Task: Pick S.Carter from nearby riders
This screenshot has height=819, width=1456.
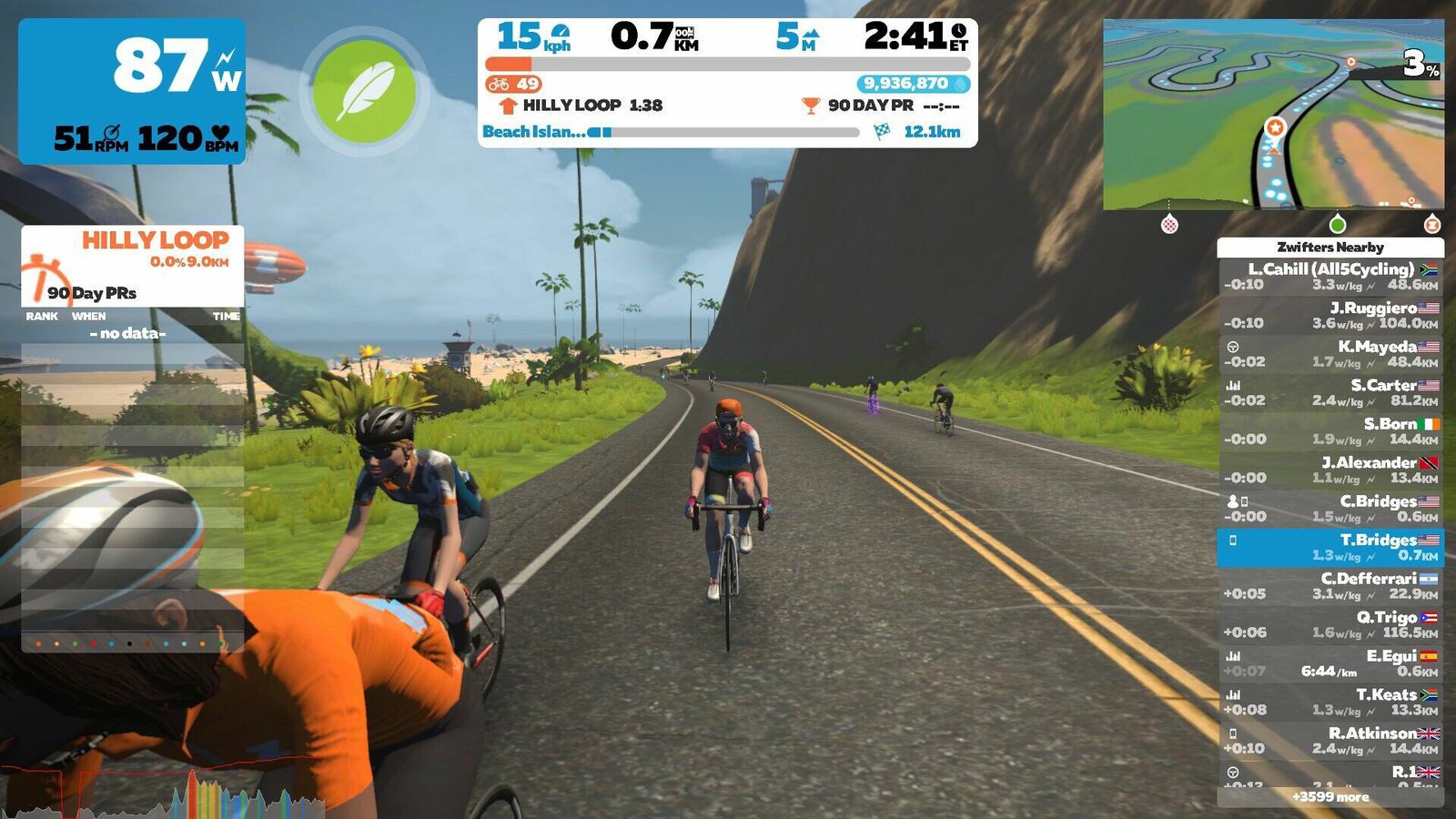Action: (1330, 392)
